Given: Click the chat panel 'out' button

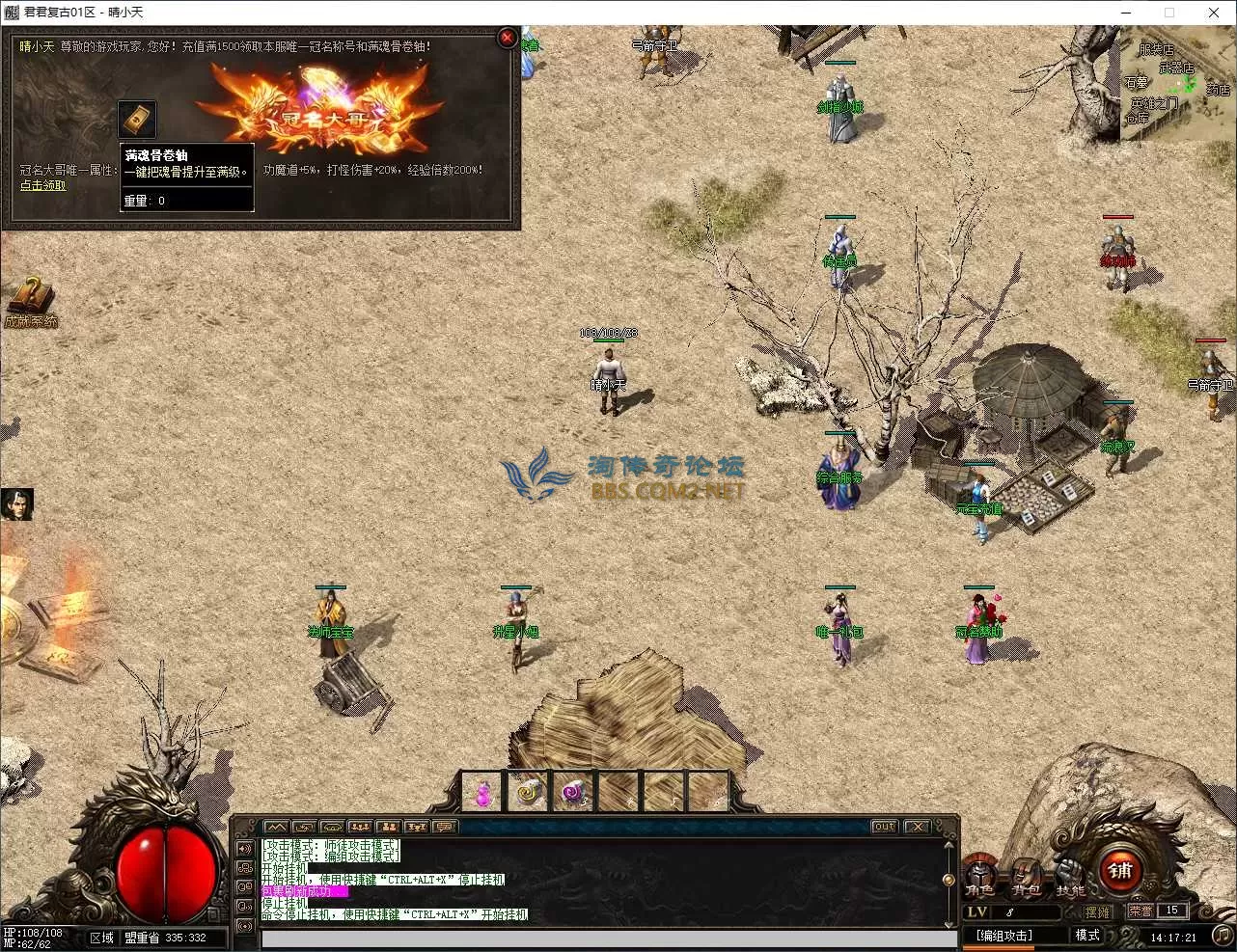Looking at the screenshot, I should pos(883,827).
